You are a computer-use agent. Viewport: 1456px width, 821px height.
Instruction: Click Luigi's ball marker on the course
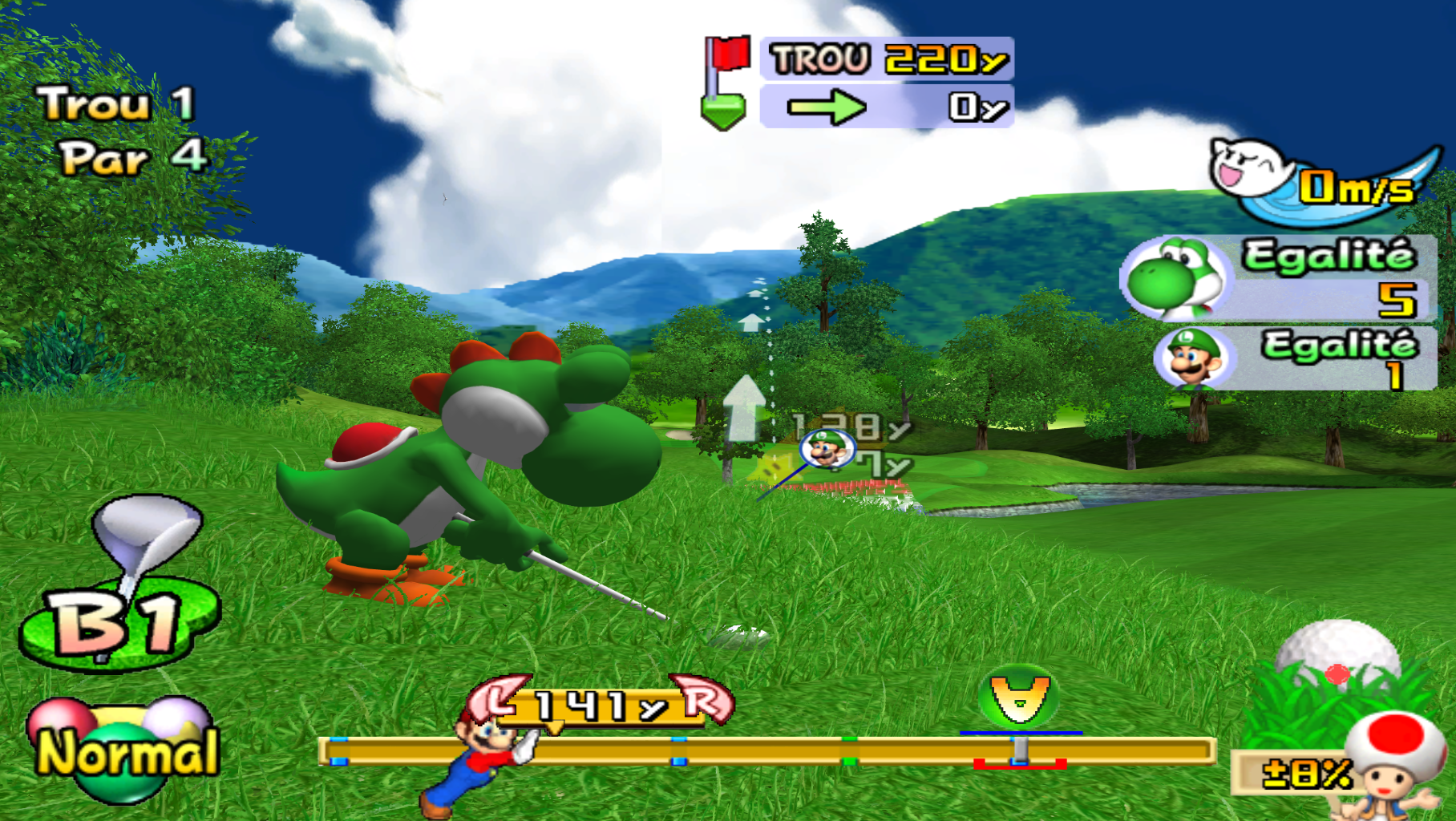[826, 449]
